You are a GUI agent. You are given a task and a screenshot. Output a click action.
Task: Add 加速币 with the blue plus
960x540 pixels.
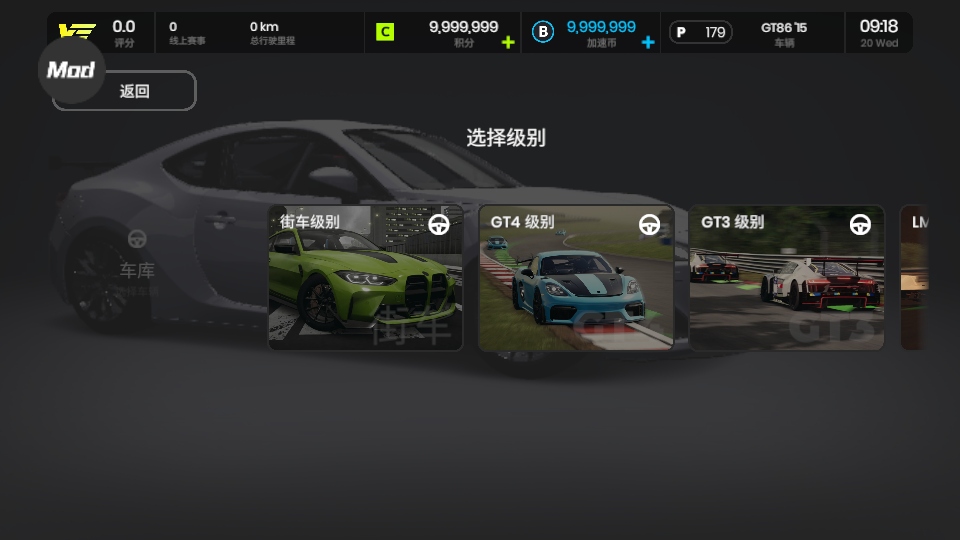(648, 42)
